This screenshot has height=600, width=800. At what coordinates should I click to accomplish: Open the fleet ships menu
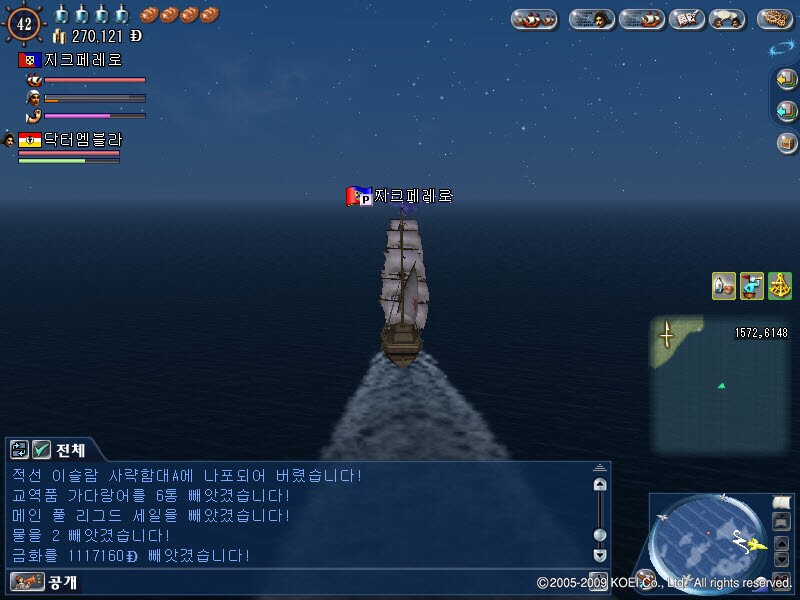(534, 18)
